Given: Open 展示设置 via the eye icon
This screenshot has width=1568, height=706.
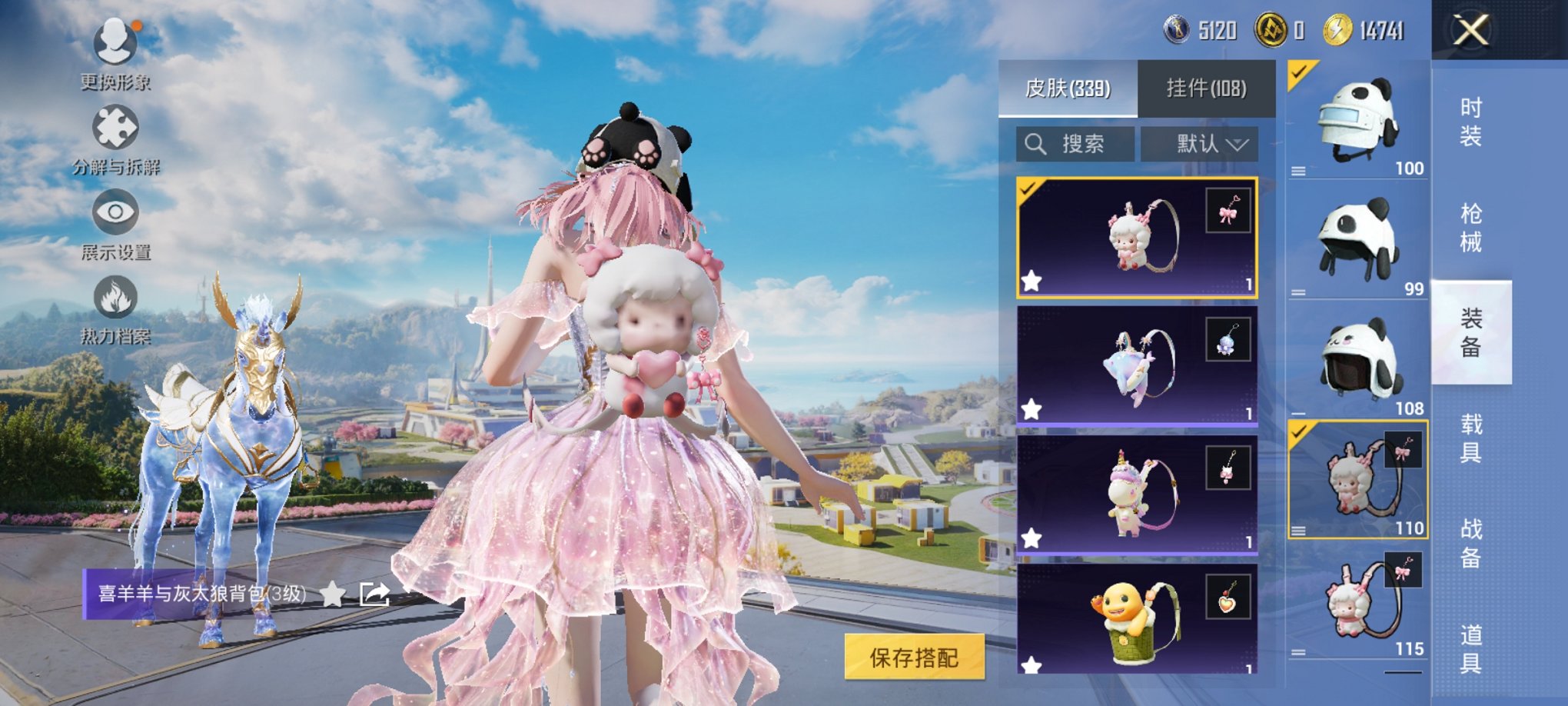Looking at the screenshot, I should [x=114, y=213].
